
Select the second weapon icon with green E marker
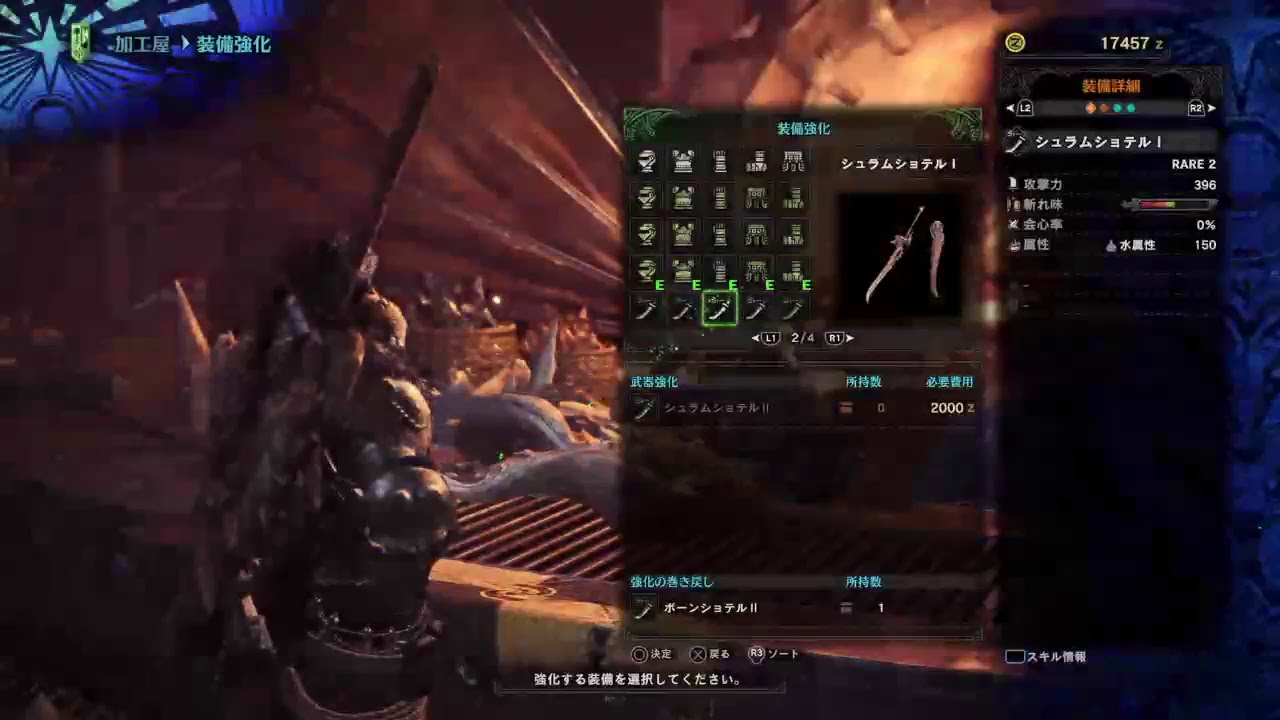click(x=684, y=308)
